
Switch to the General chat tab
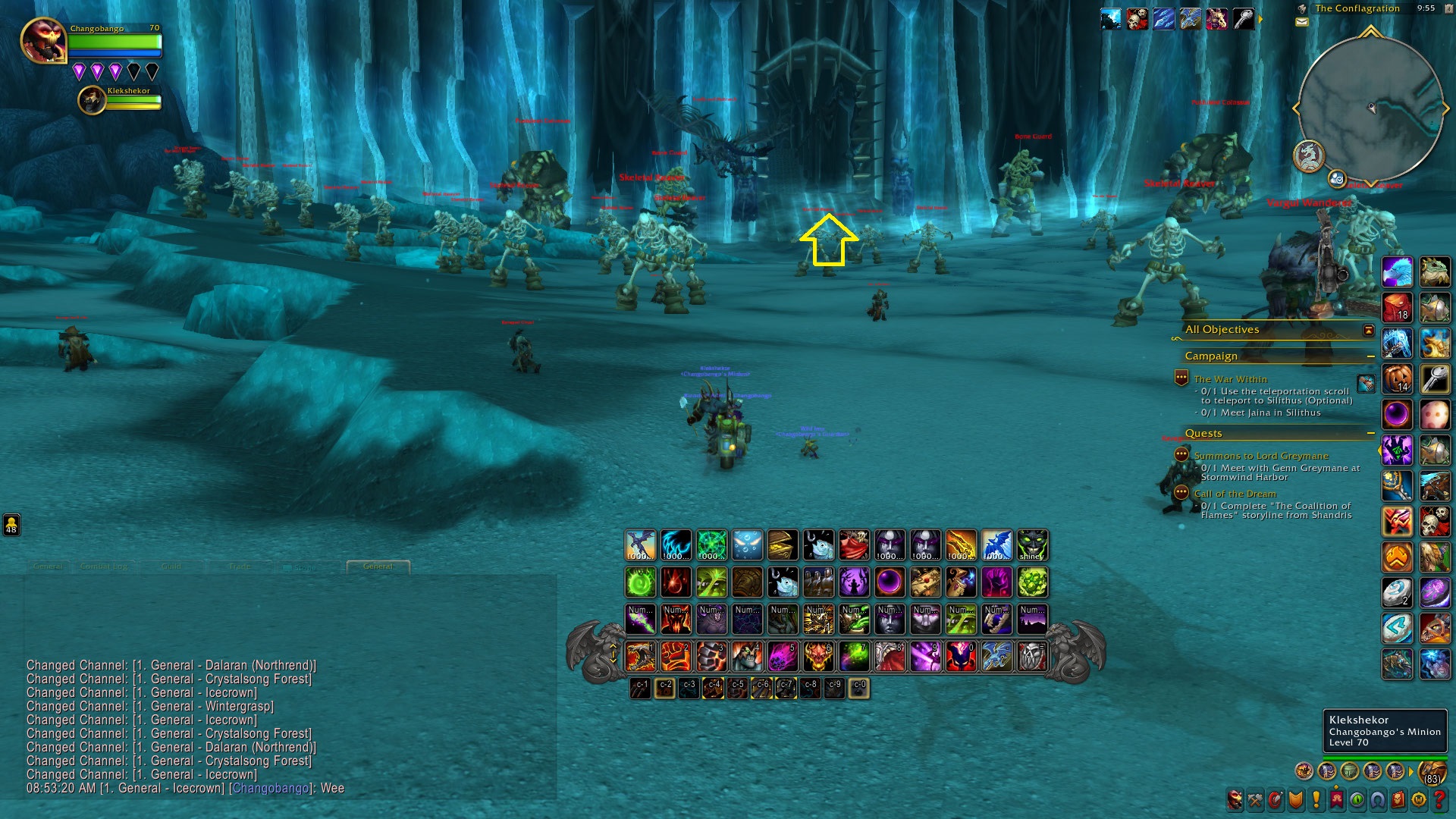pos(378,566)
